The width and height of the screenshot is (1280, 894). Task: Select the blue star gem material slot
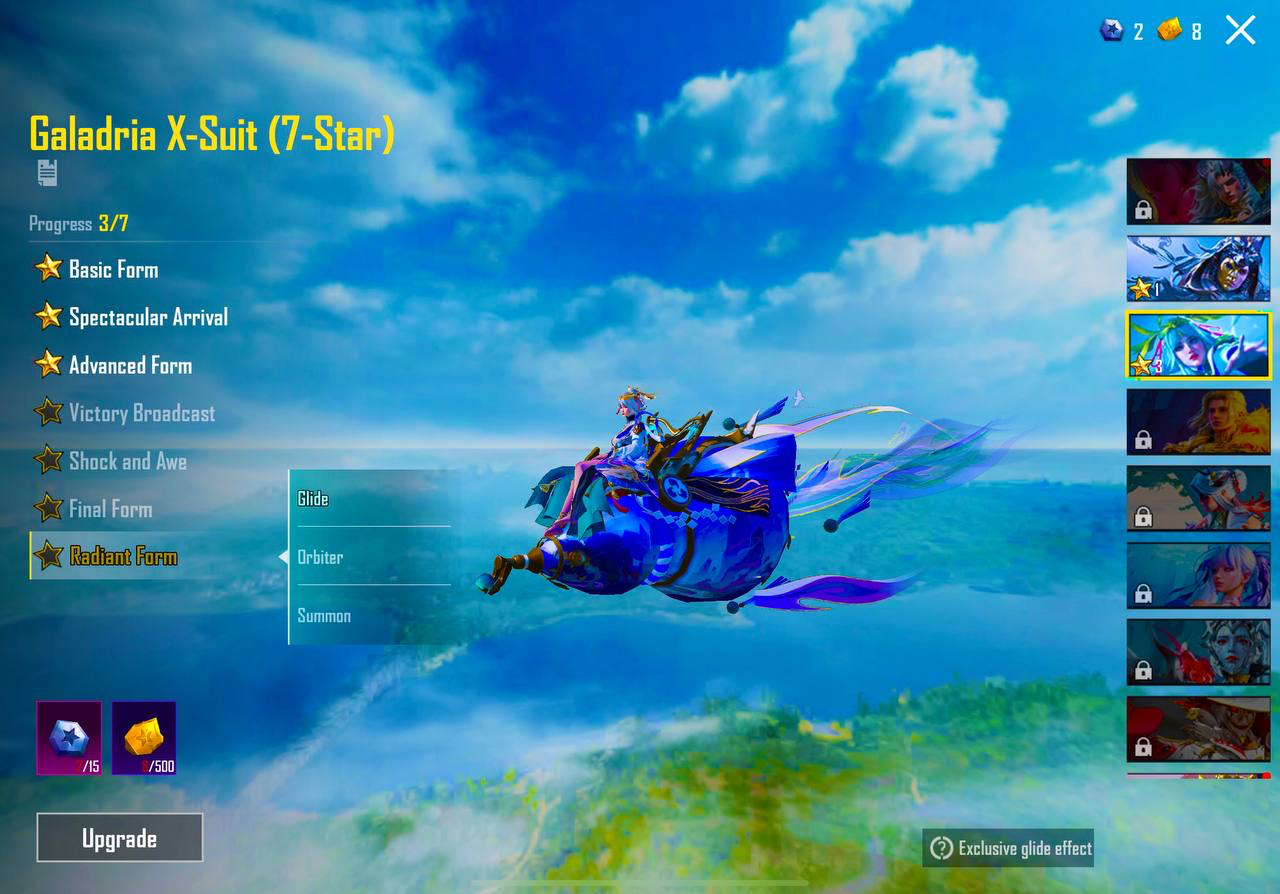coord(69,738)
